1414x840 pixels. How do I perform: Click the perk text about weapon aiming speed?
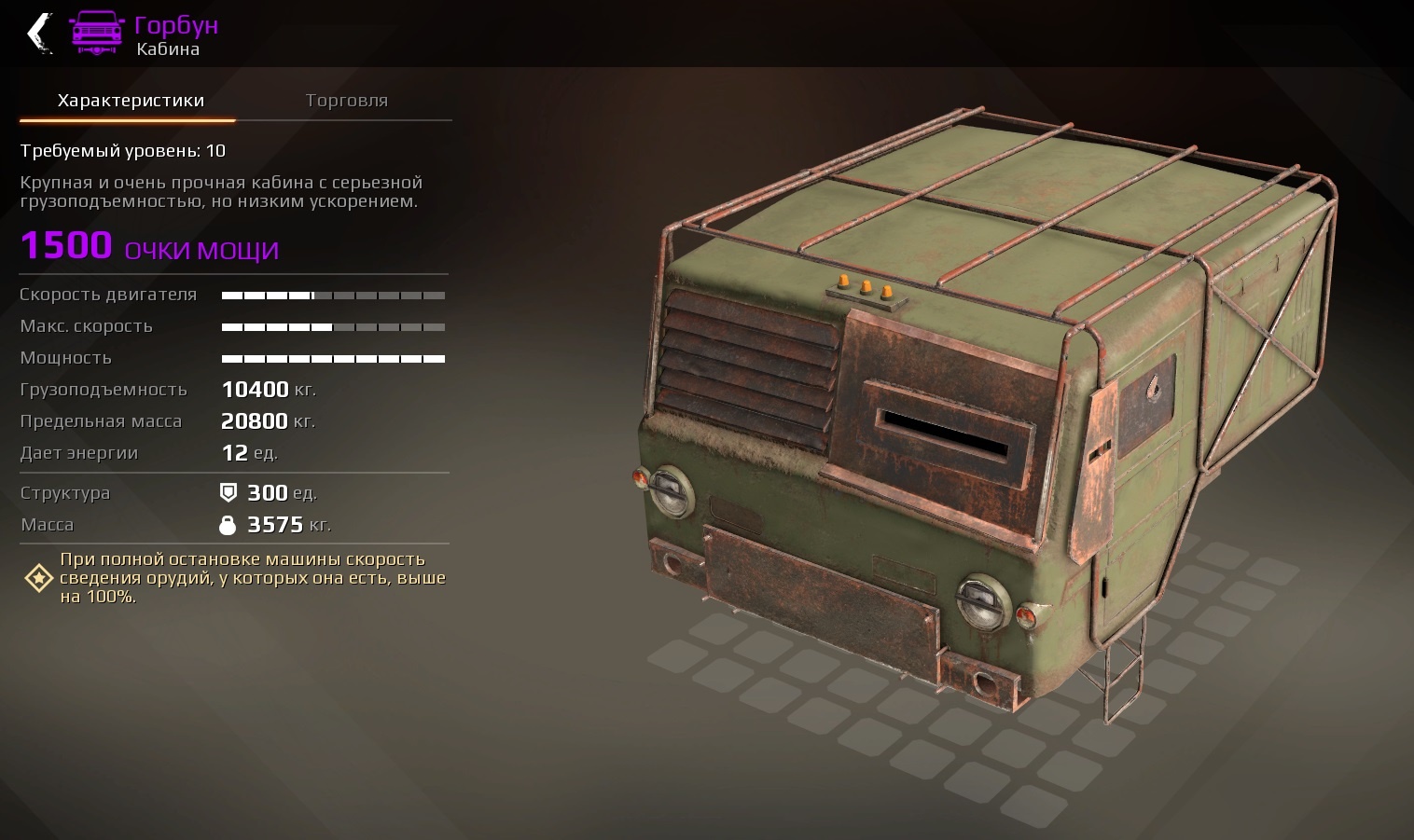click(252, 577)
